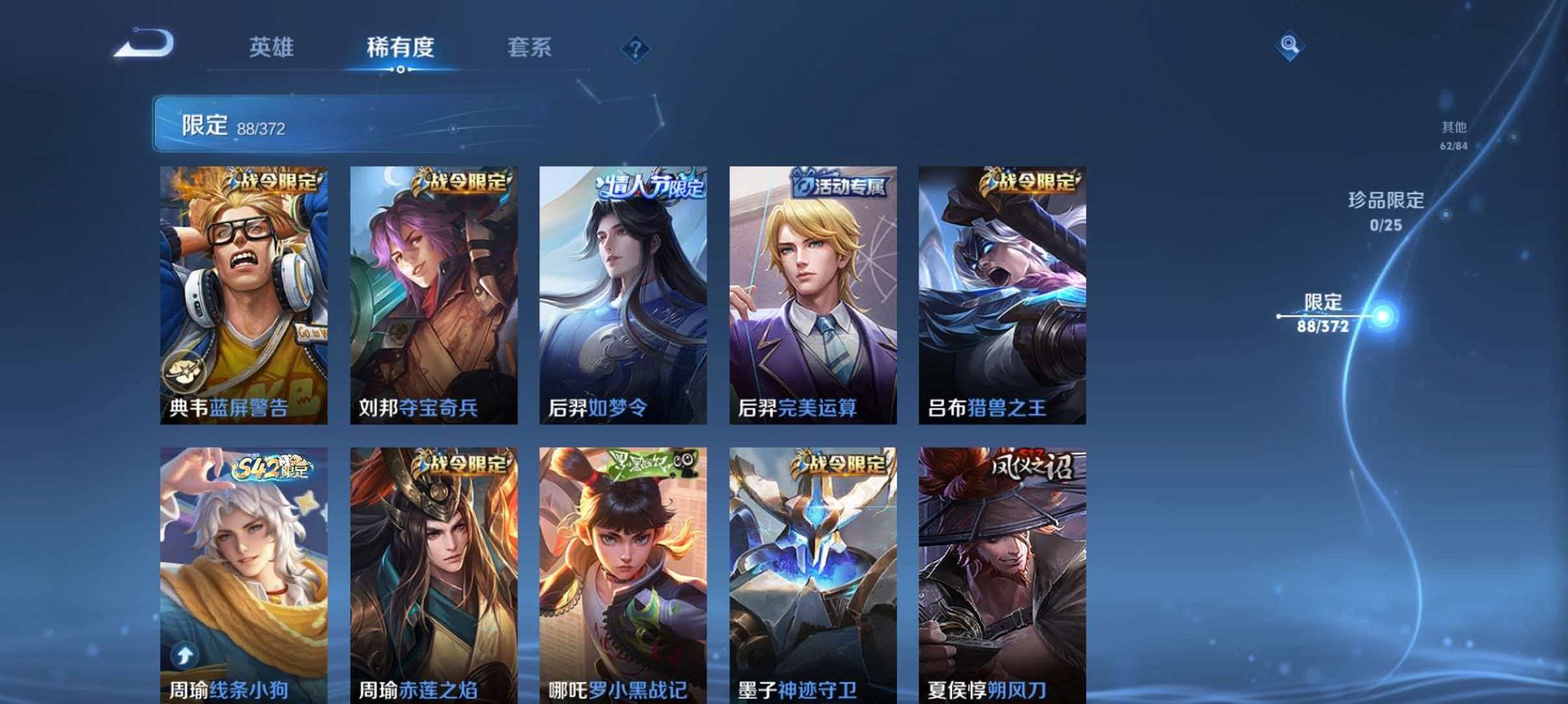Select the 其他 62/84 category node
The image size is (1568, 704).
[x=1453, y=134]
